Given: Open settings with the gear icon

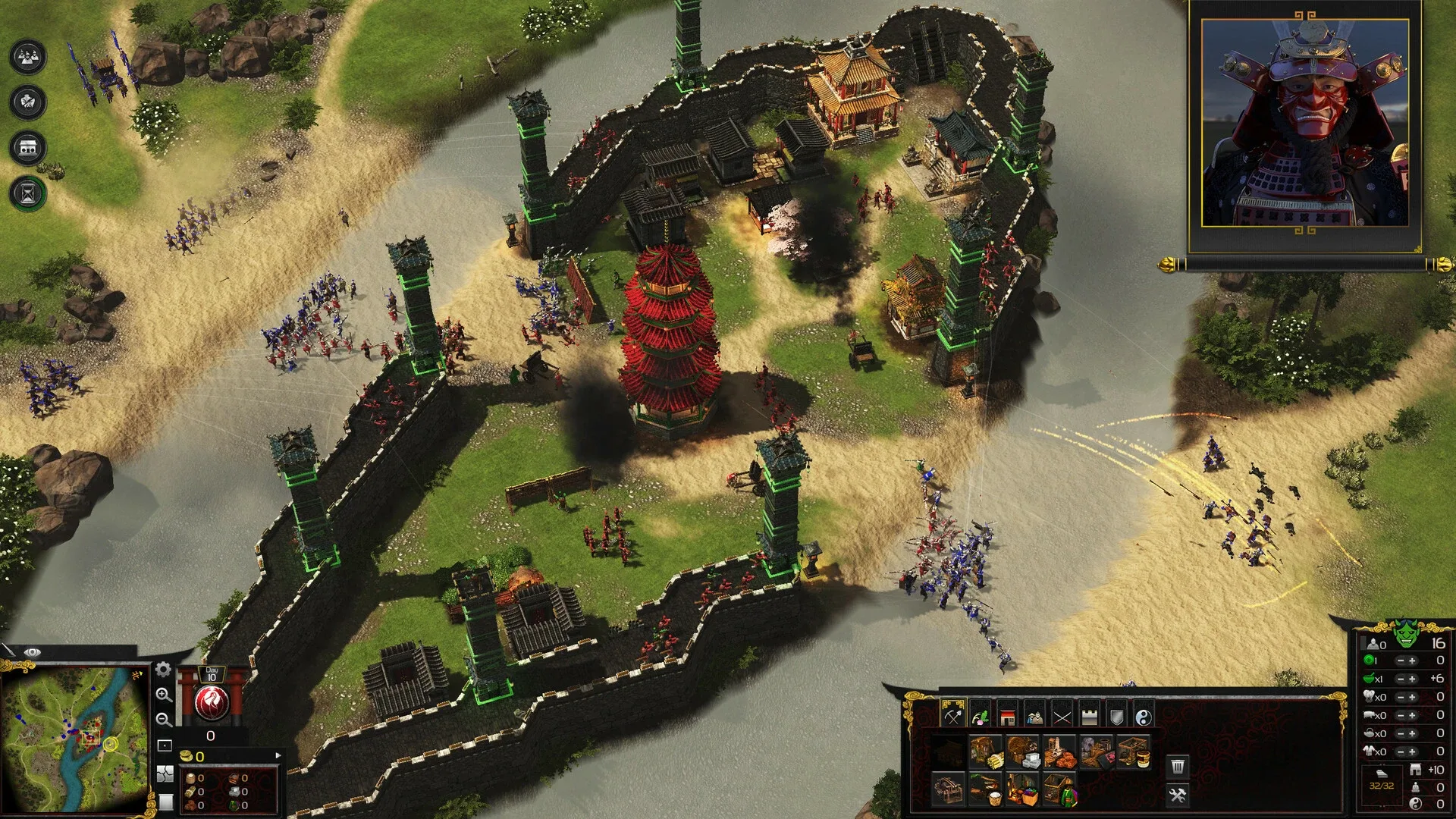Looking at the screenshot, I should point(163,669).
